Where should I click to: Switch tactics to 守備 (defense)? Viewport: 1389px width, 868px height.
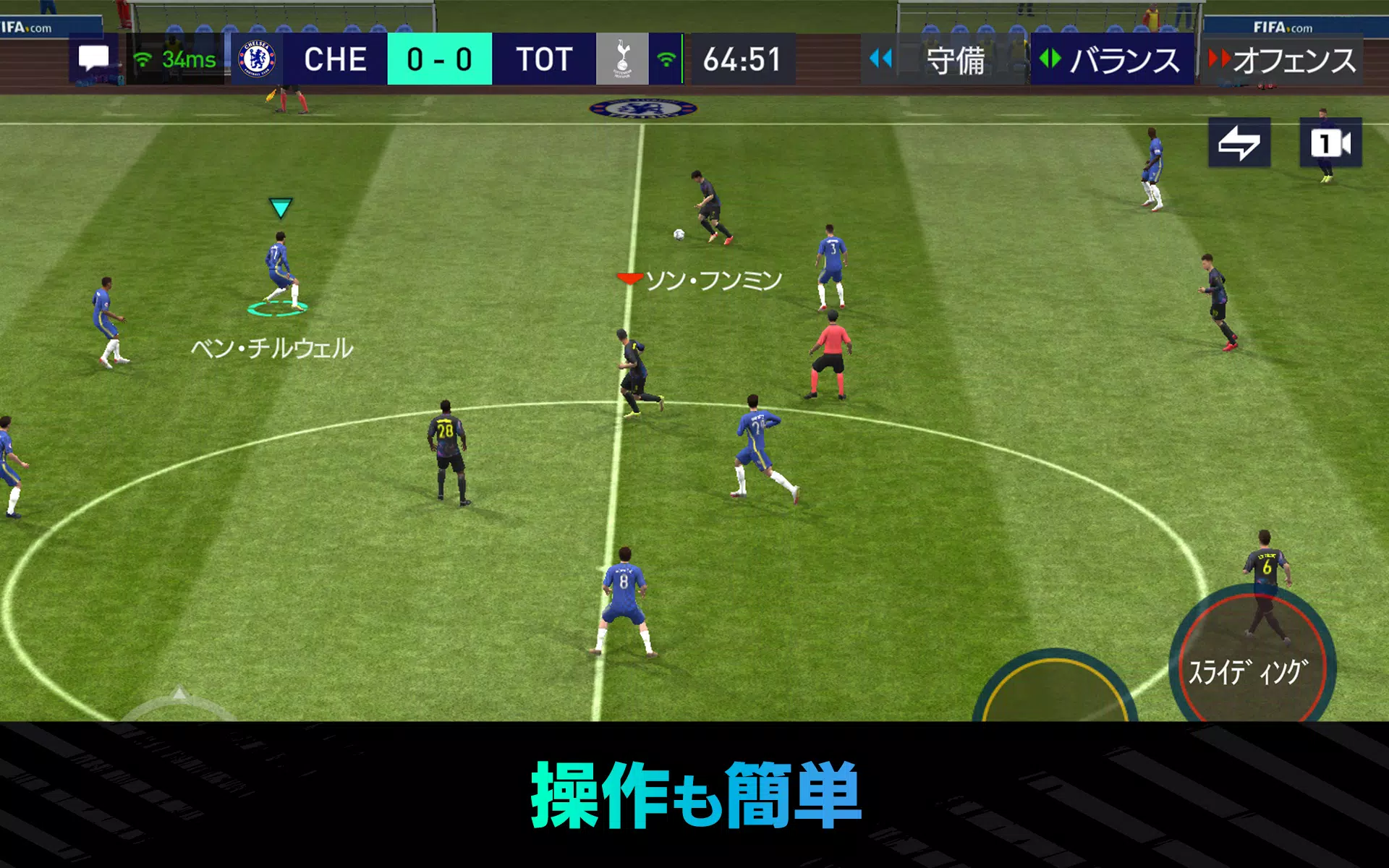955,59
